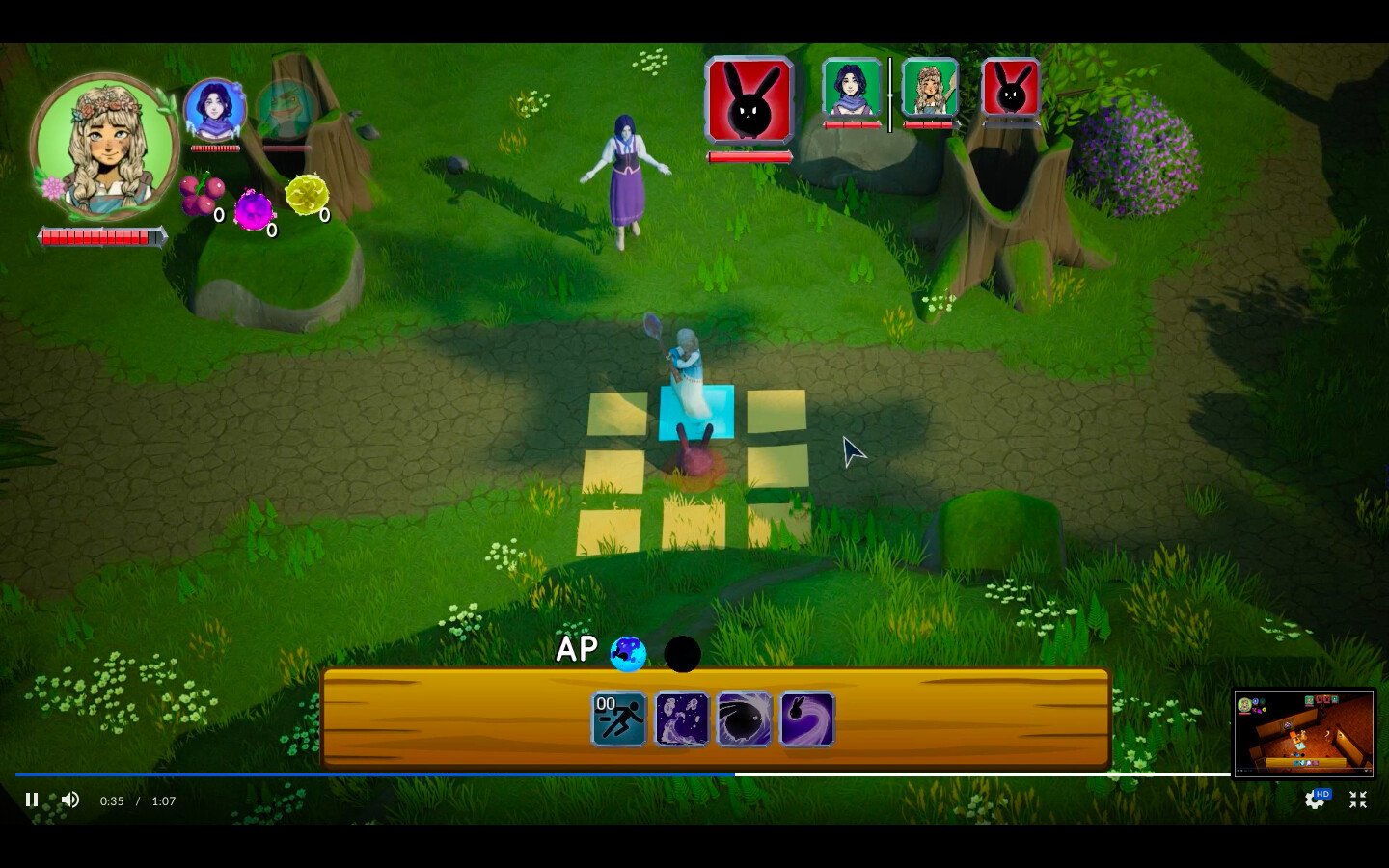Activate the shadow orb ability
The height and width of the screenshot is (868, 1389).
744,719
